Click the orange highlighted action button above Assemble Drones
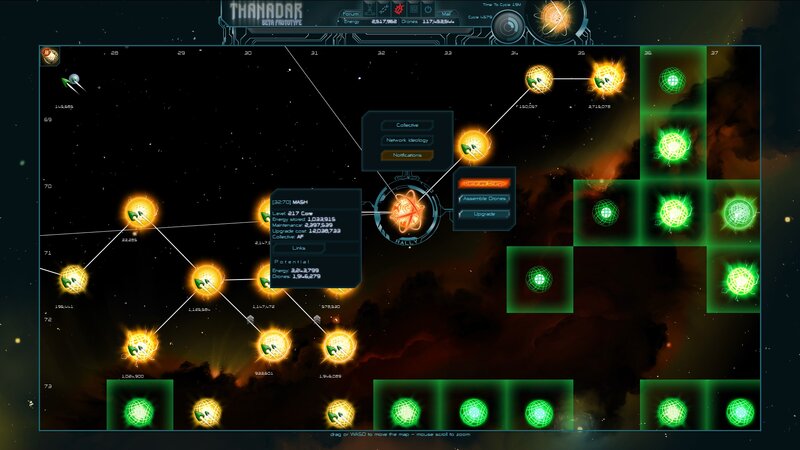This screenshot has width=800, height=450. pyautogui.click(x=485, y=184)
